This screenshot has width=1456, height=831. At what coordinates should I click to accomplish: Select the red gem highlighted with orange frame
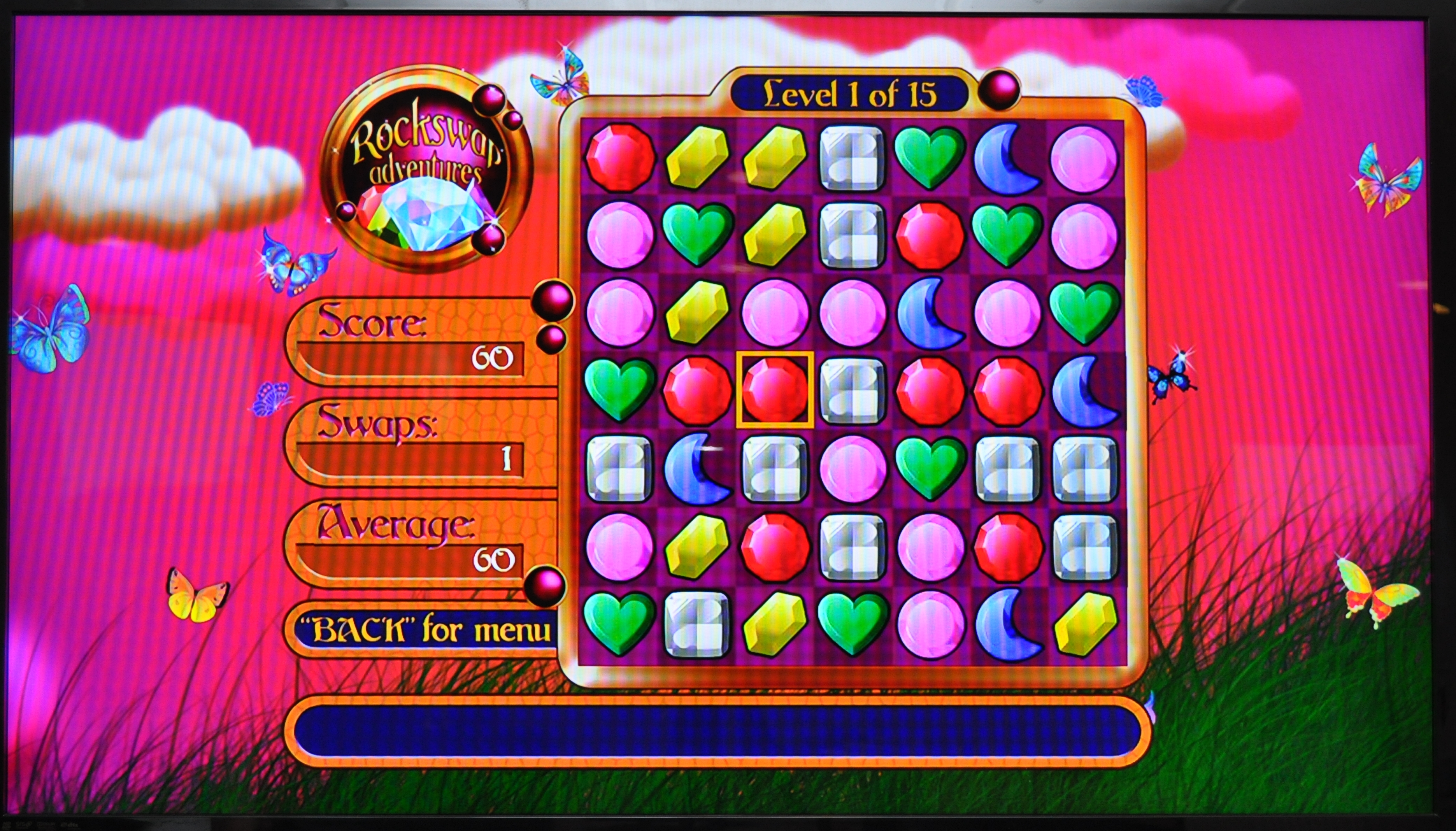(x=775, y=390)
